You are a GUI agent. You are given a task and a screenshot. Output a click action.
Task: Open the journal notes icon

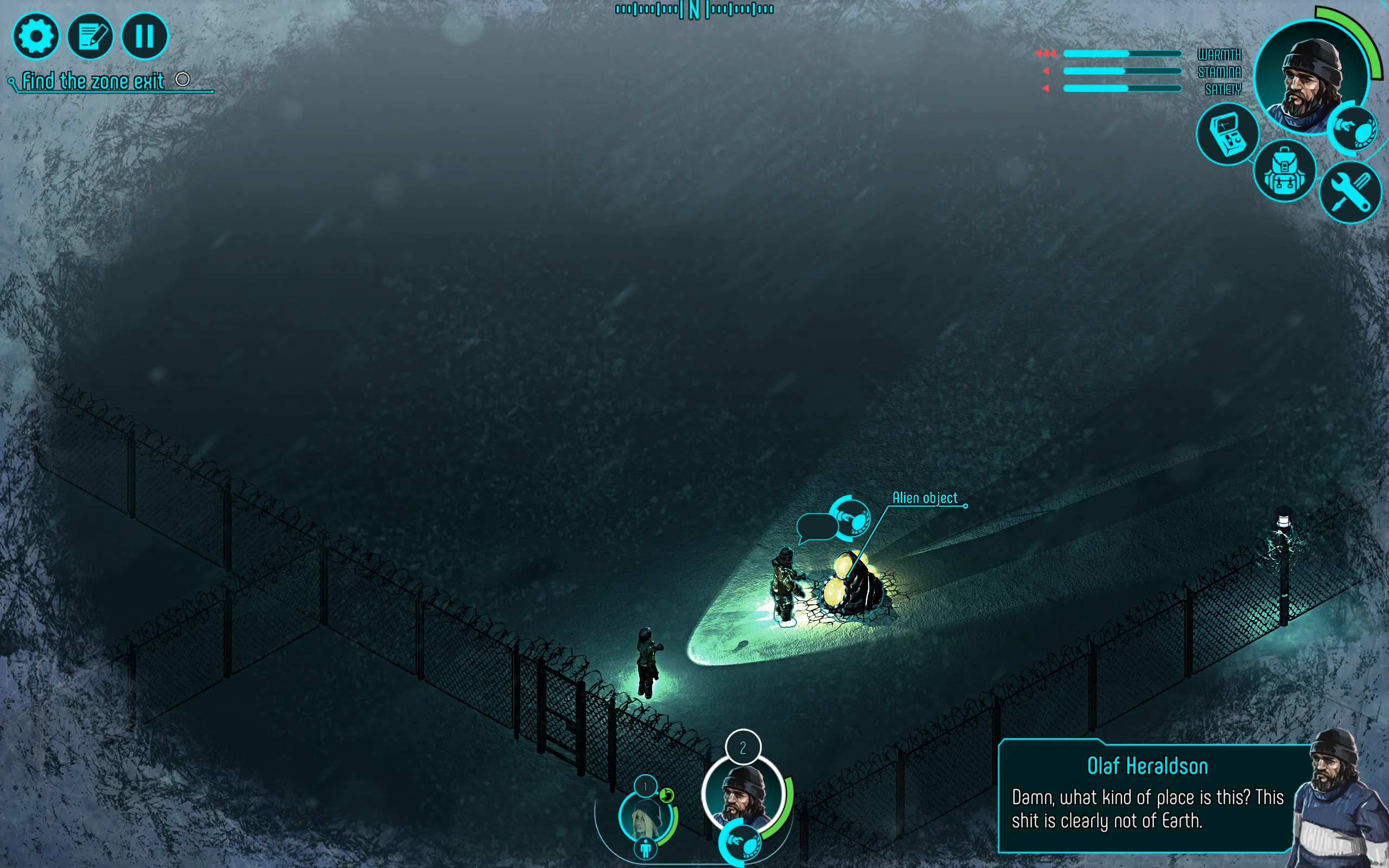(x=90, y=36)
